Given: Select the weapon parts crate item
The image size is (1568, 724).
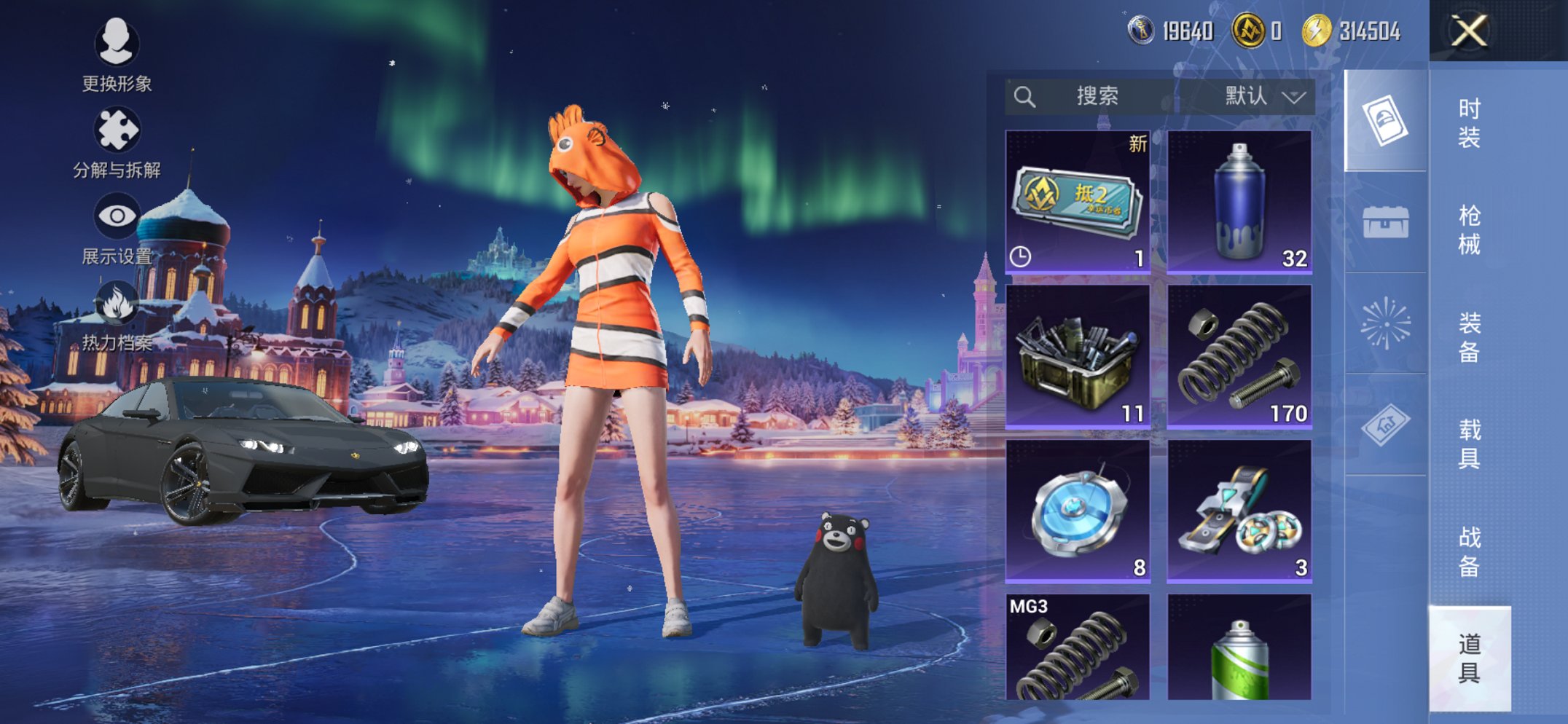Looking at the screenshot, I should tap(1078, 356).
